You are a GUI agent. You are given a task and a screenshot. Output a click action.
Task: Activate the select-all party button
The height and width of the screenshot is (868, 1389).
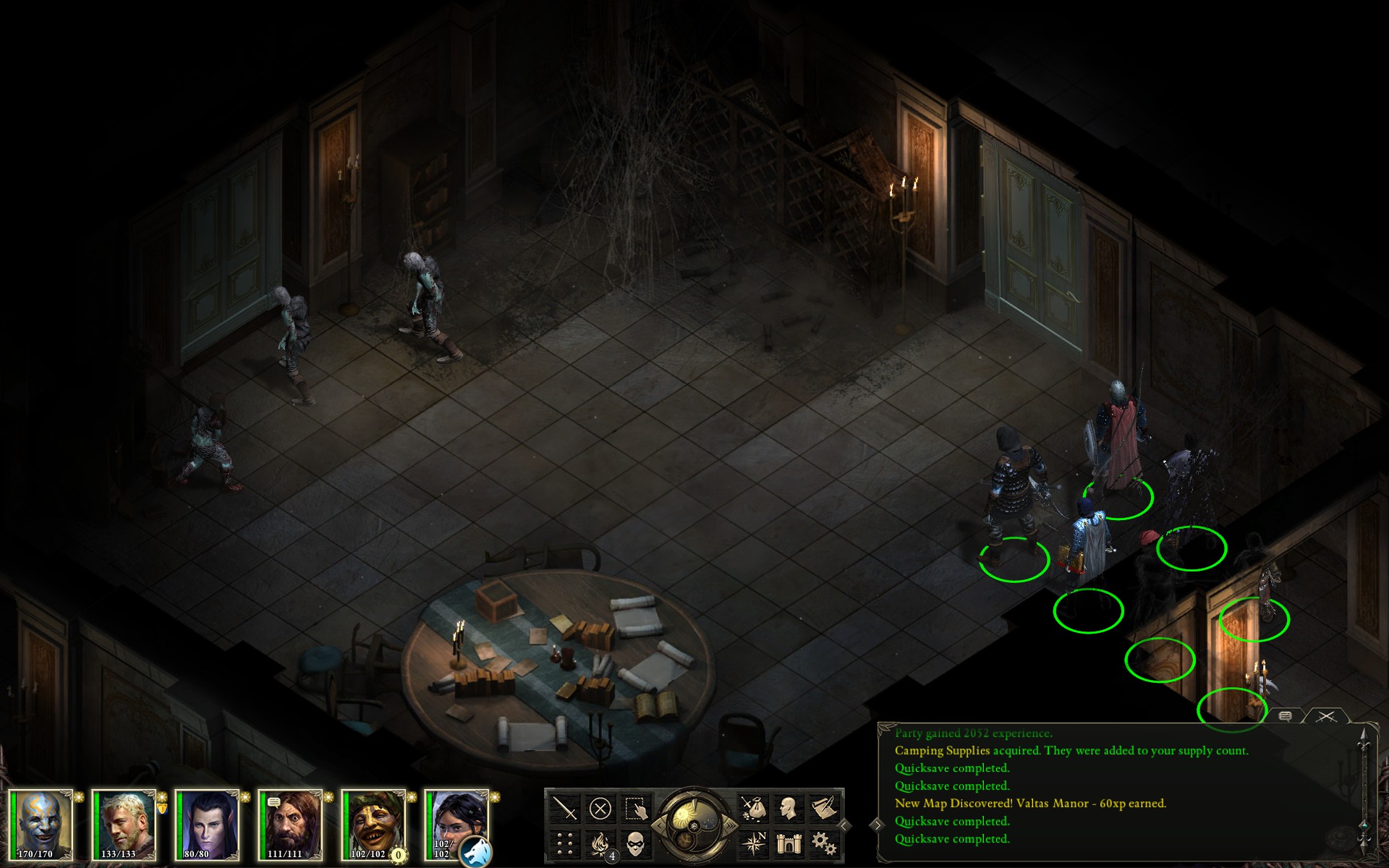tap(635, 808)
